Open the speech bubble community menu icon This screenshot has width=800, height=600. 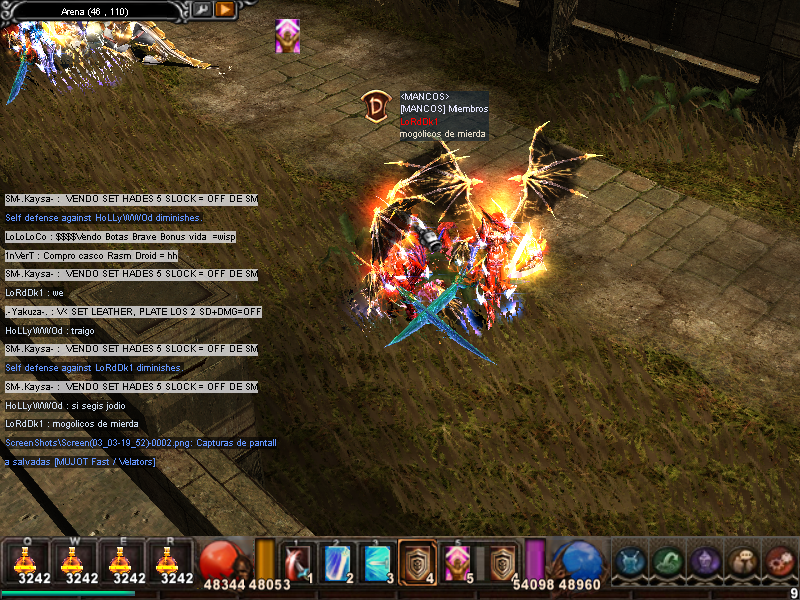tap(742, 562)
